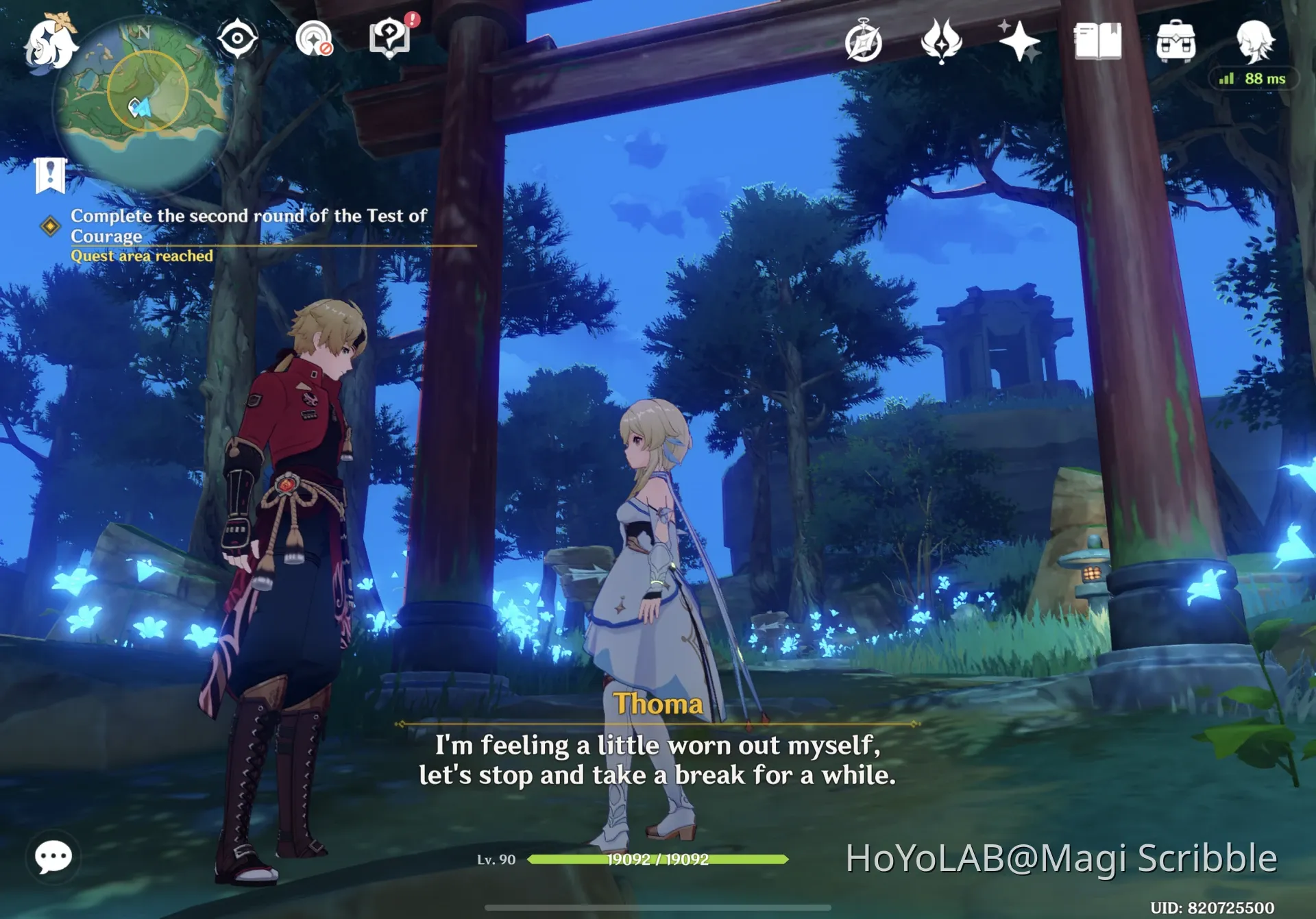
Task: Collapse the quest tracker exclamation banner
Action: (x=49, y=173)
